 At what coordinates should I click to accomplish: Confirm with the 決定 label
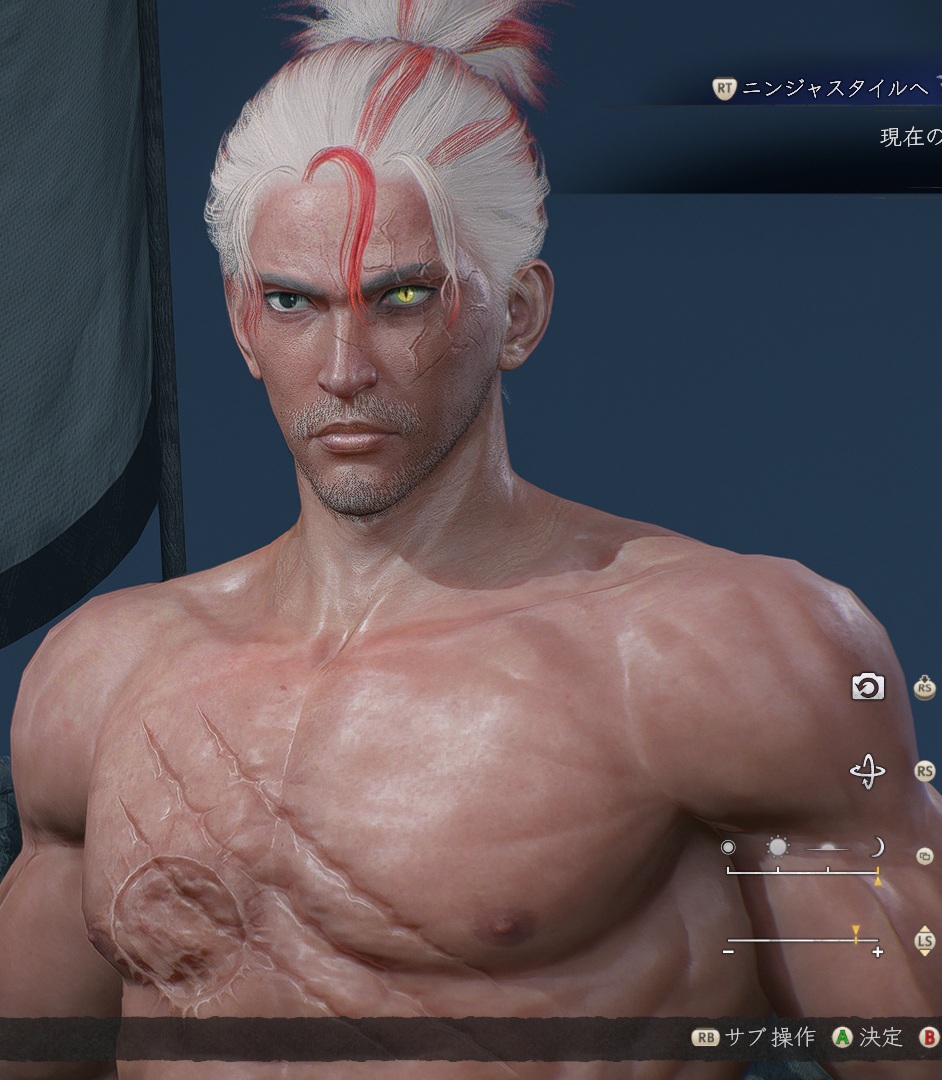(x=881, y=1037)
